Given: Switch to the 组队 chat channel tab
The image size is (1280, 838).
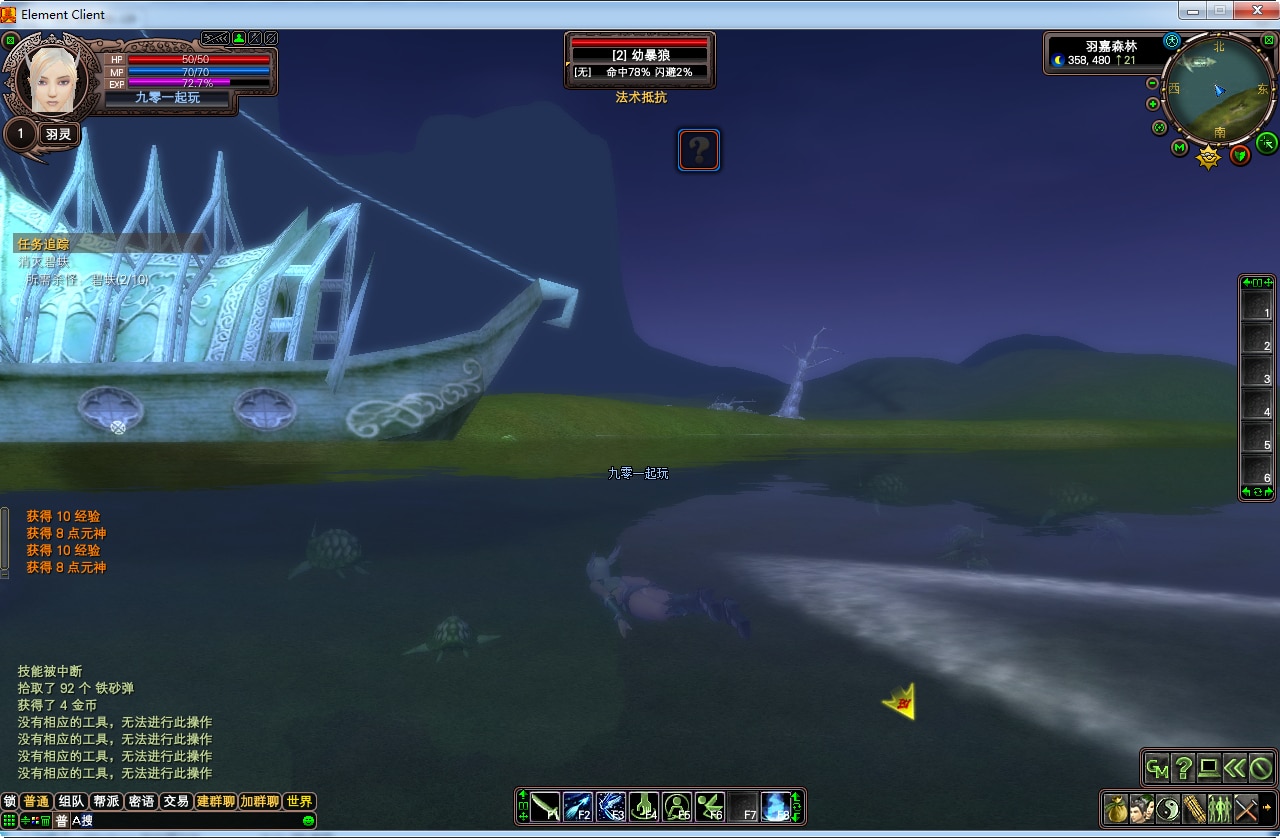Looking at the screenshot, I should (x=71, y=801).
